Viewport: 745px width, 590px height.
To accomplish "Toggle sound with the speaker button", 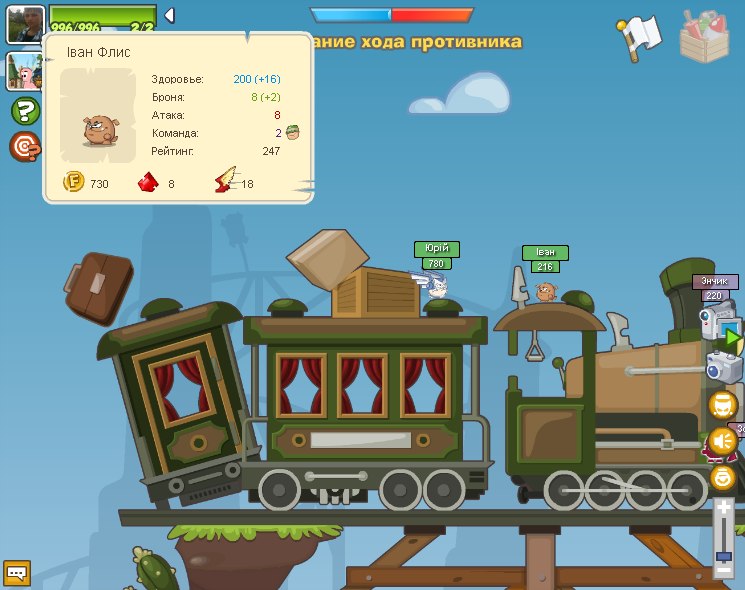I will [722, 440].
